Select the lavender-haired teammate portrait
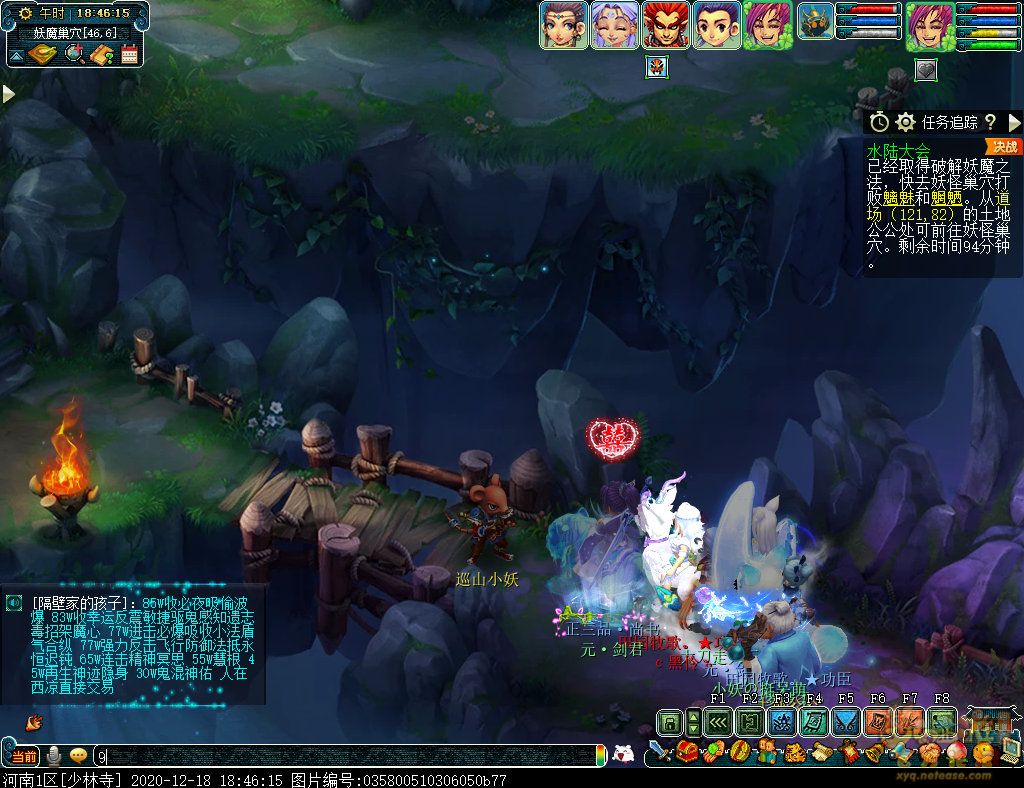This screenshot has height=788, width=1024. tap(613, 25)
